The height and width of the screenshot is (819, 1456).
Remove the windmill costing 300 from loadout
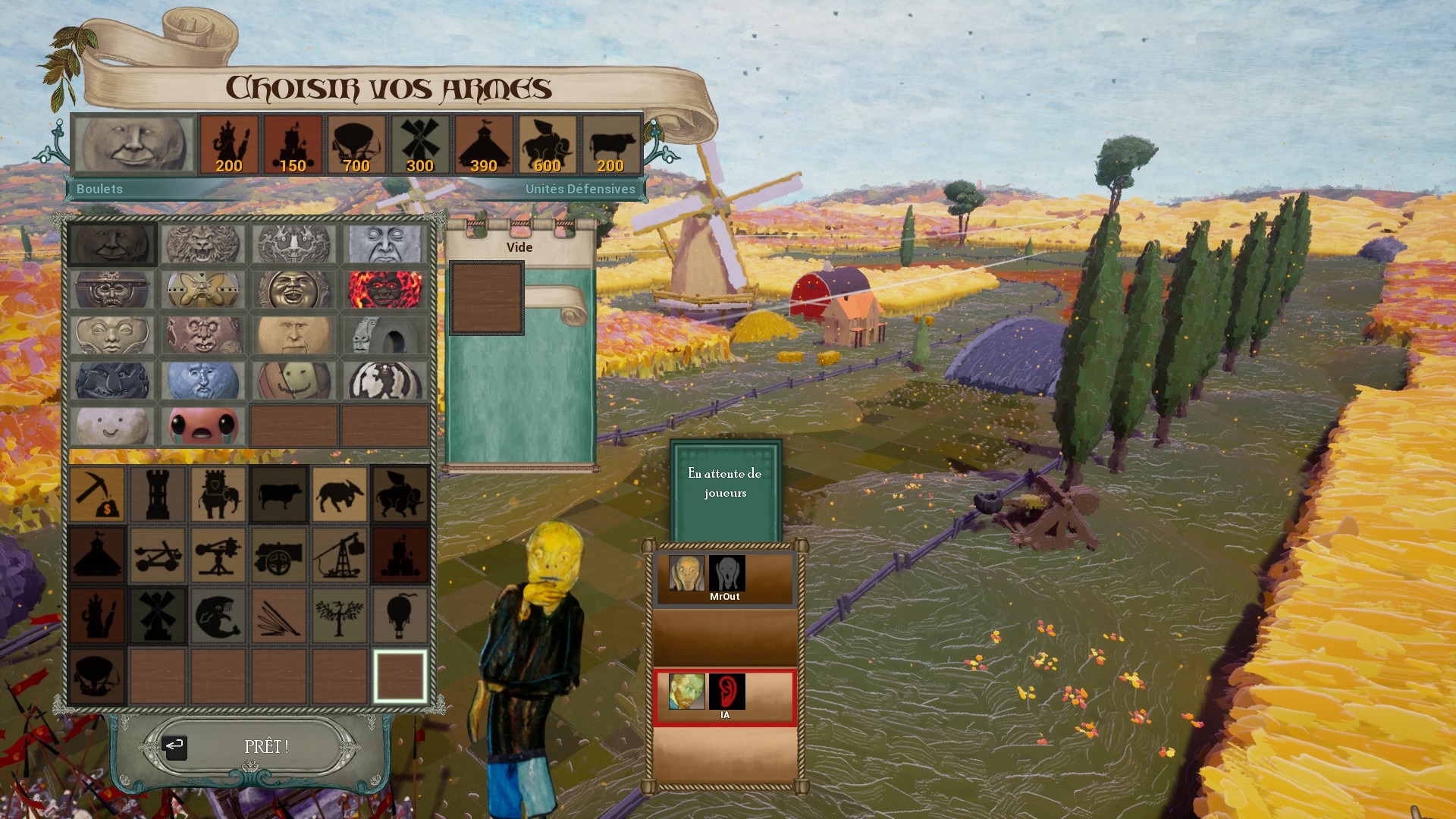click(419, 145)
